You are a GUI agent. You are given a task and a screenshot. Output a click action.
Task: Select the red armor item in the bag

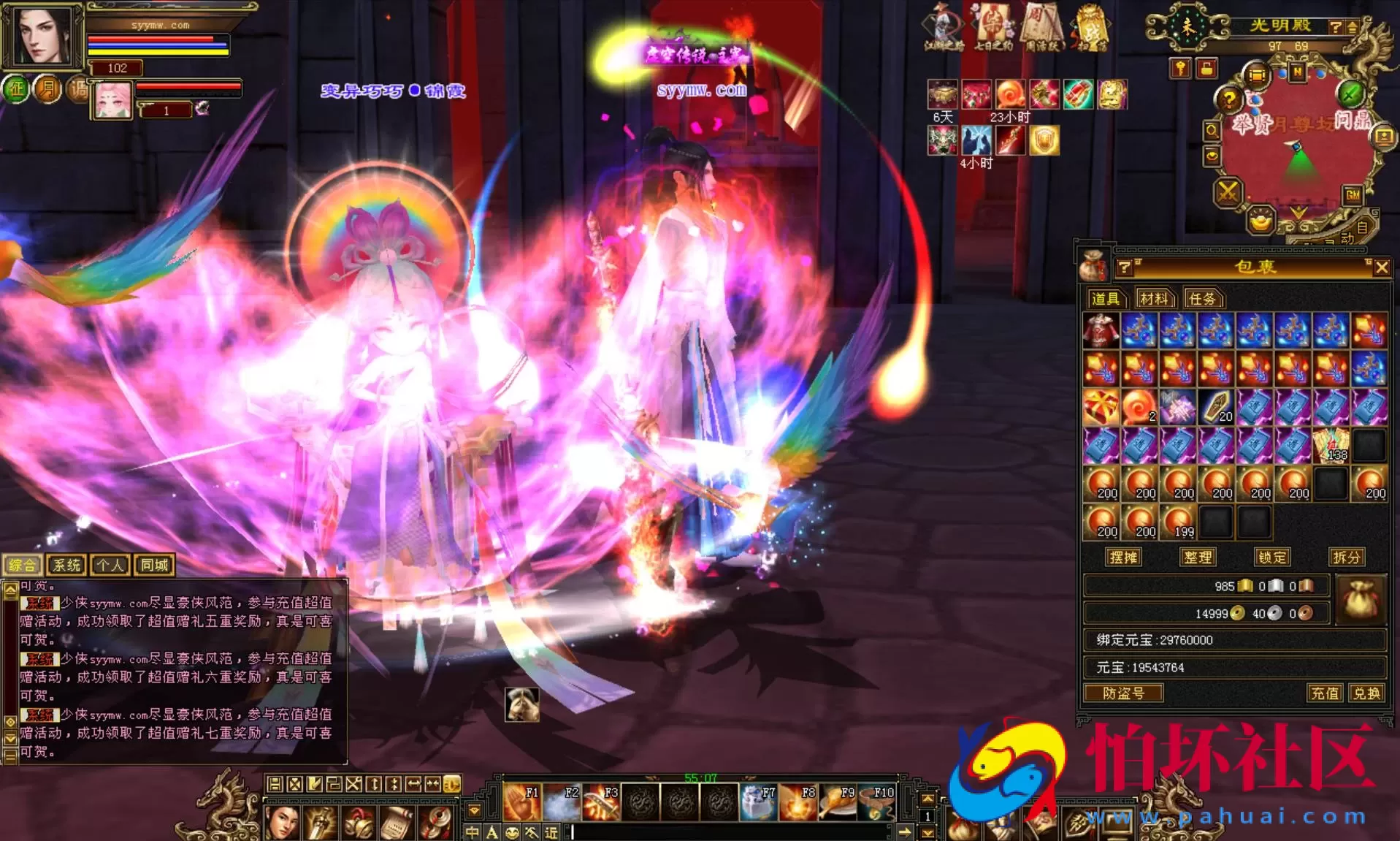click(x=1101, y=330)
